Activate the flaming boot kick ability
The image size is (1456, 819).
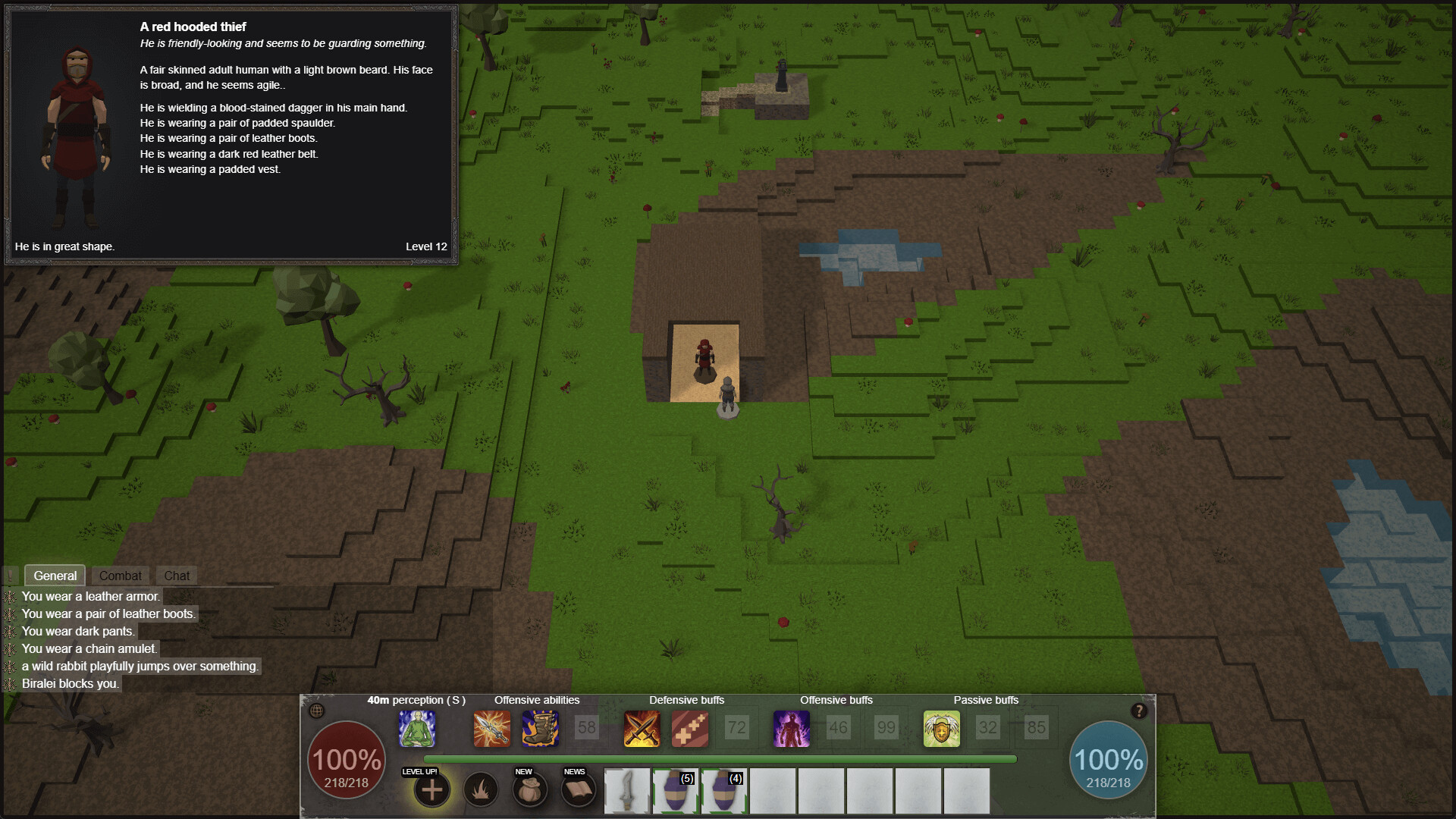(x=540, y=729)
